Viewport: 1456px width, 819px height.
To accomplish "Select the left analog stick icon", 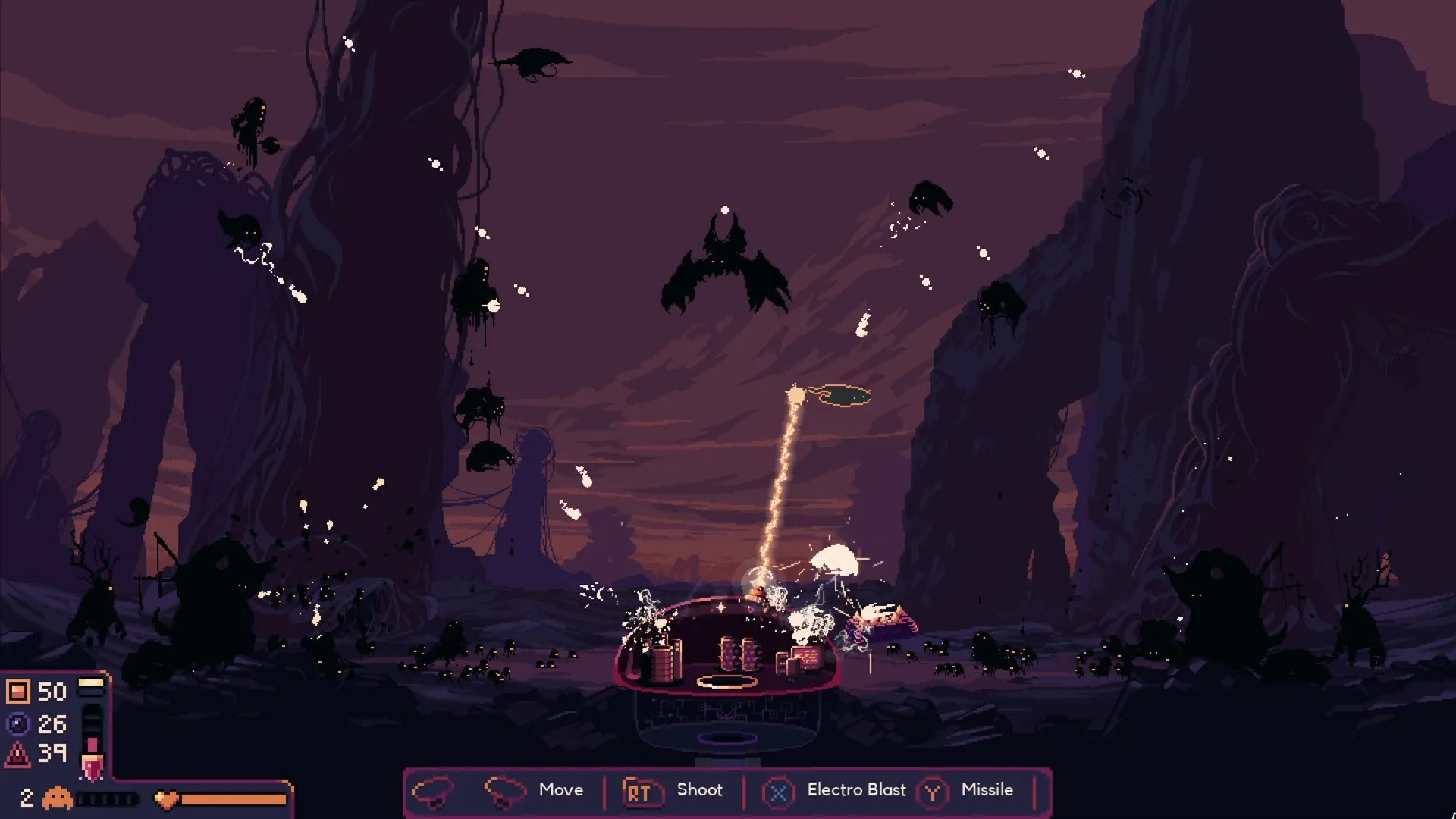I will tap(435, 790).
